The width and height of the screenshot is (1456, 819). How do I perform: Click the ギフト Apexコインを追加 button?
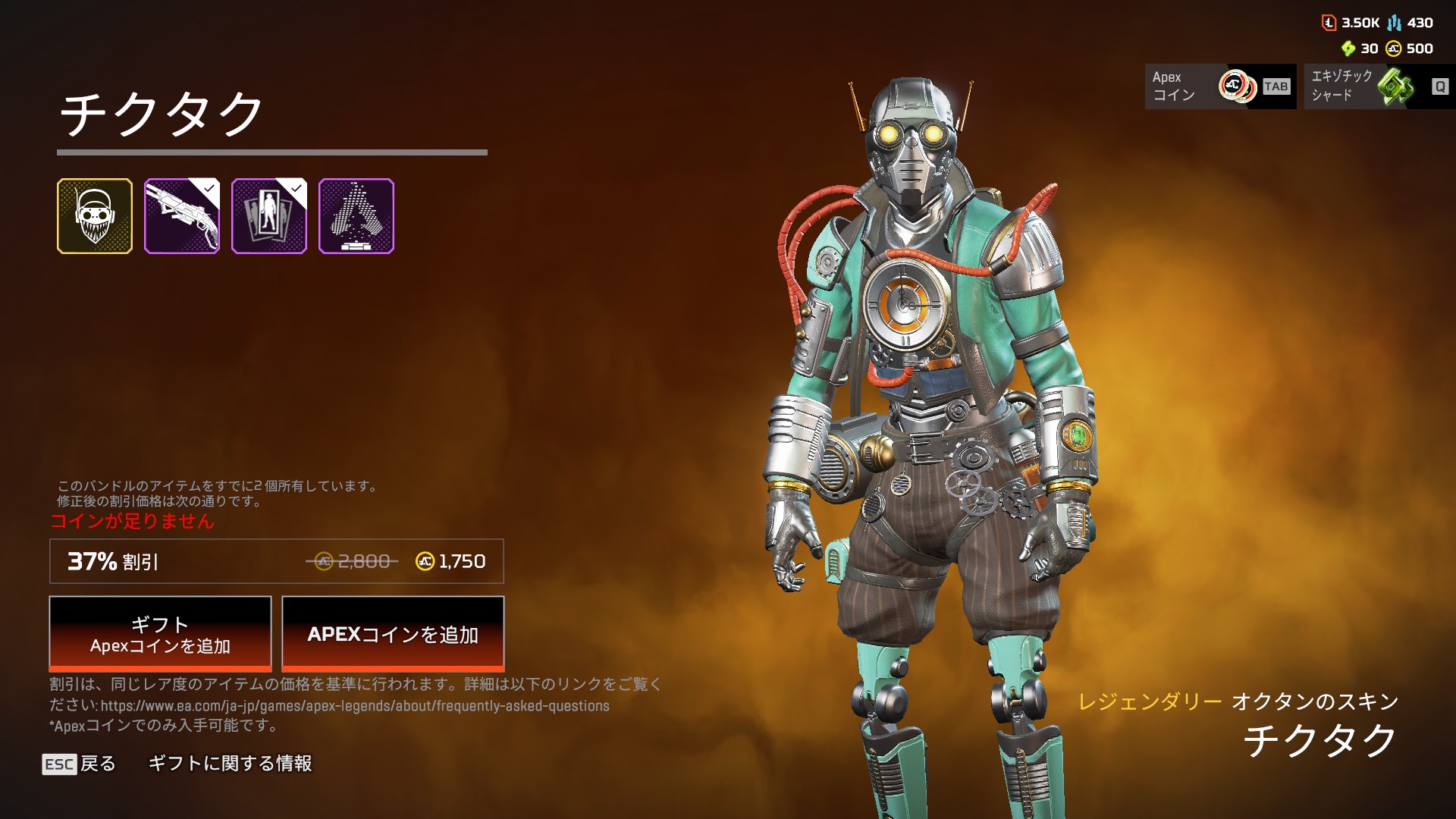(x=160, y=633)
